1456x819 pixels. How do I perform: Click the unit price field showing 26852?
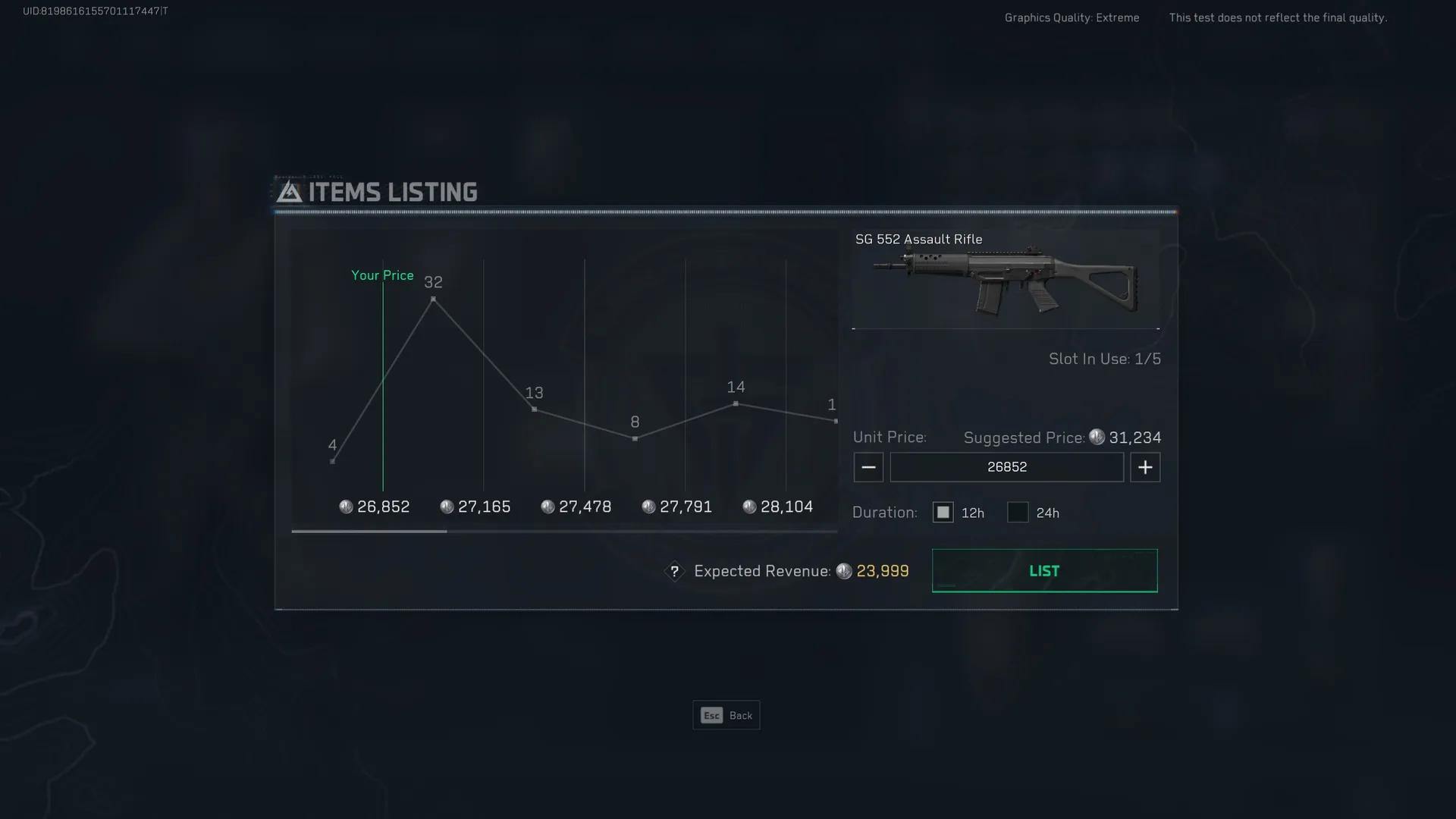[1006, 467]
